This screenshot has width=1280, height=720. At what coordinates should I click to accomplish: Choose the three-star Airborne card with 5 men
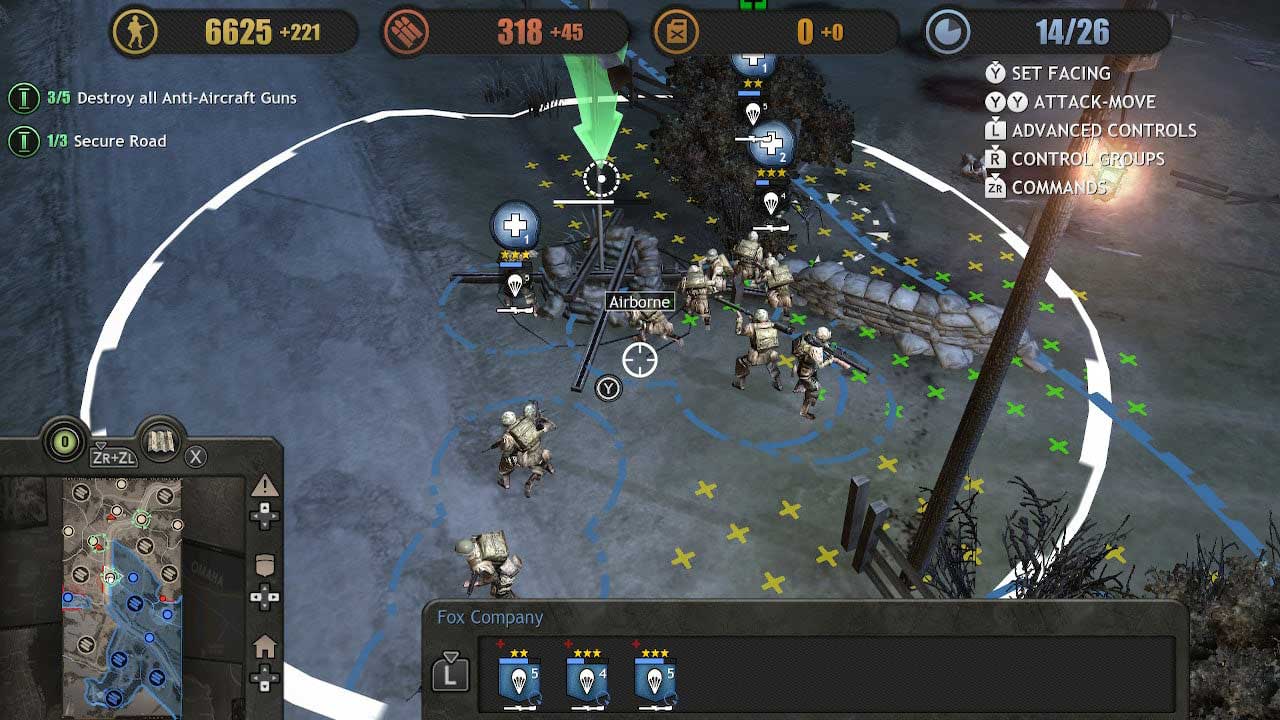655,680
